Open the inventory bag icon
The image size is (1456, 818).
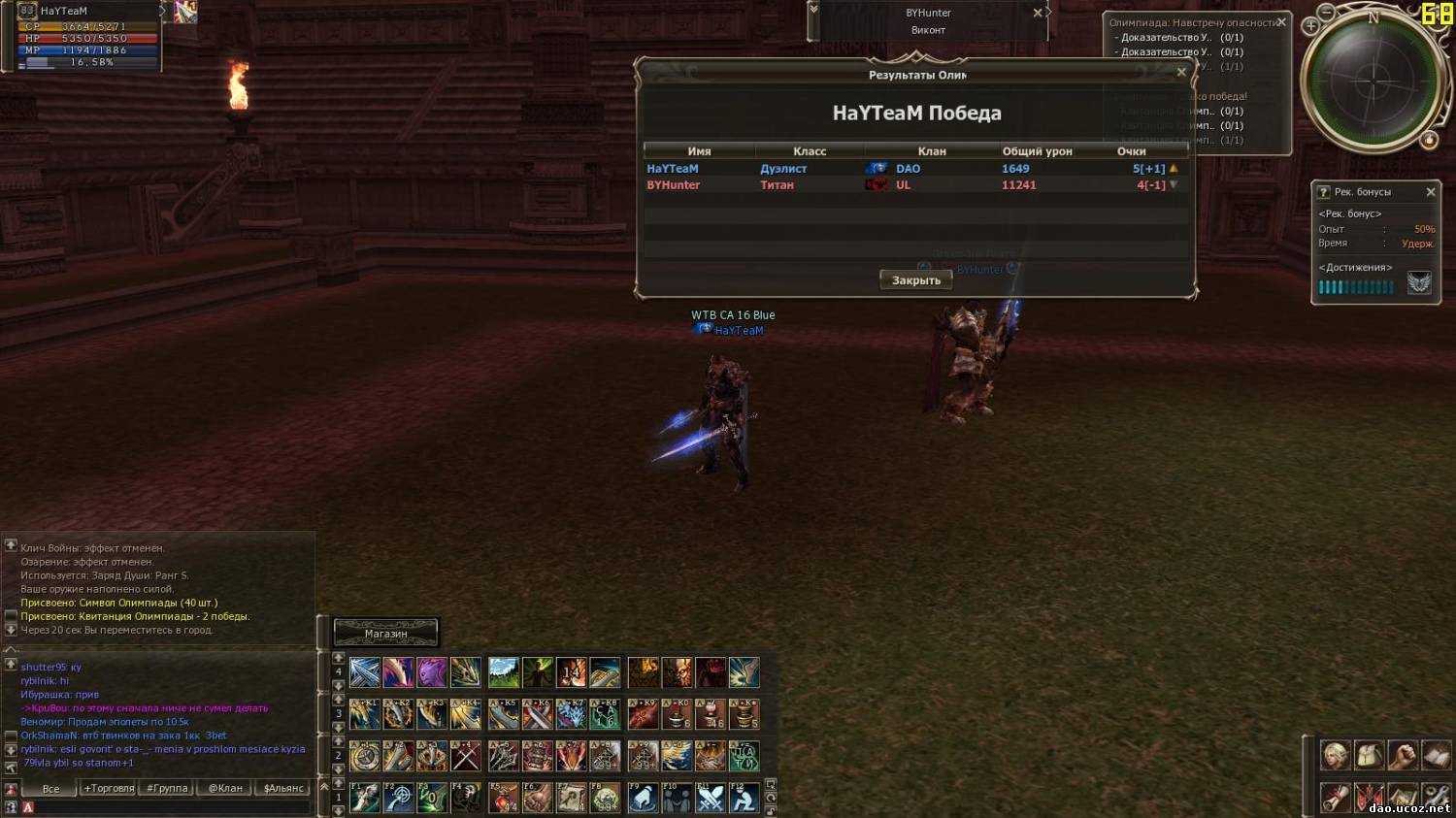pos(1369,754)
